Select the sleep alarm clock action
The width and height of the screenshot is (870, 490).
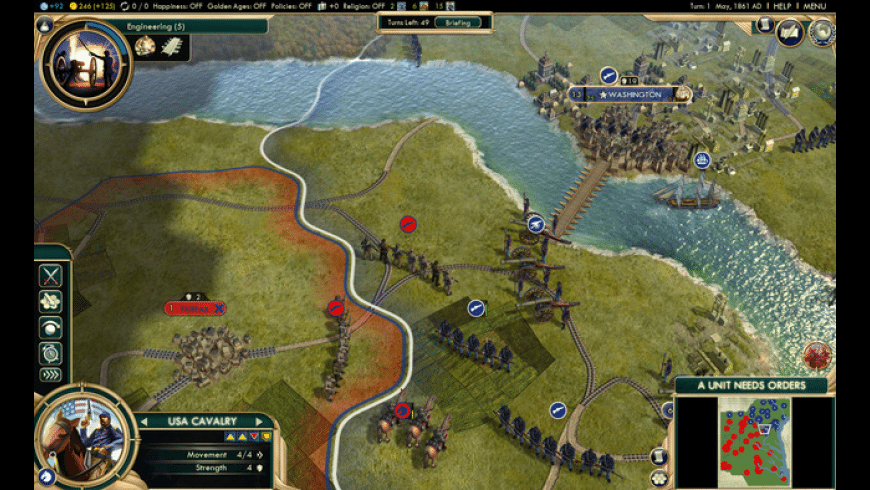51,351
